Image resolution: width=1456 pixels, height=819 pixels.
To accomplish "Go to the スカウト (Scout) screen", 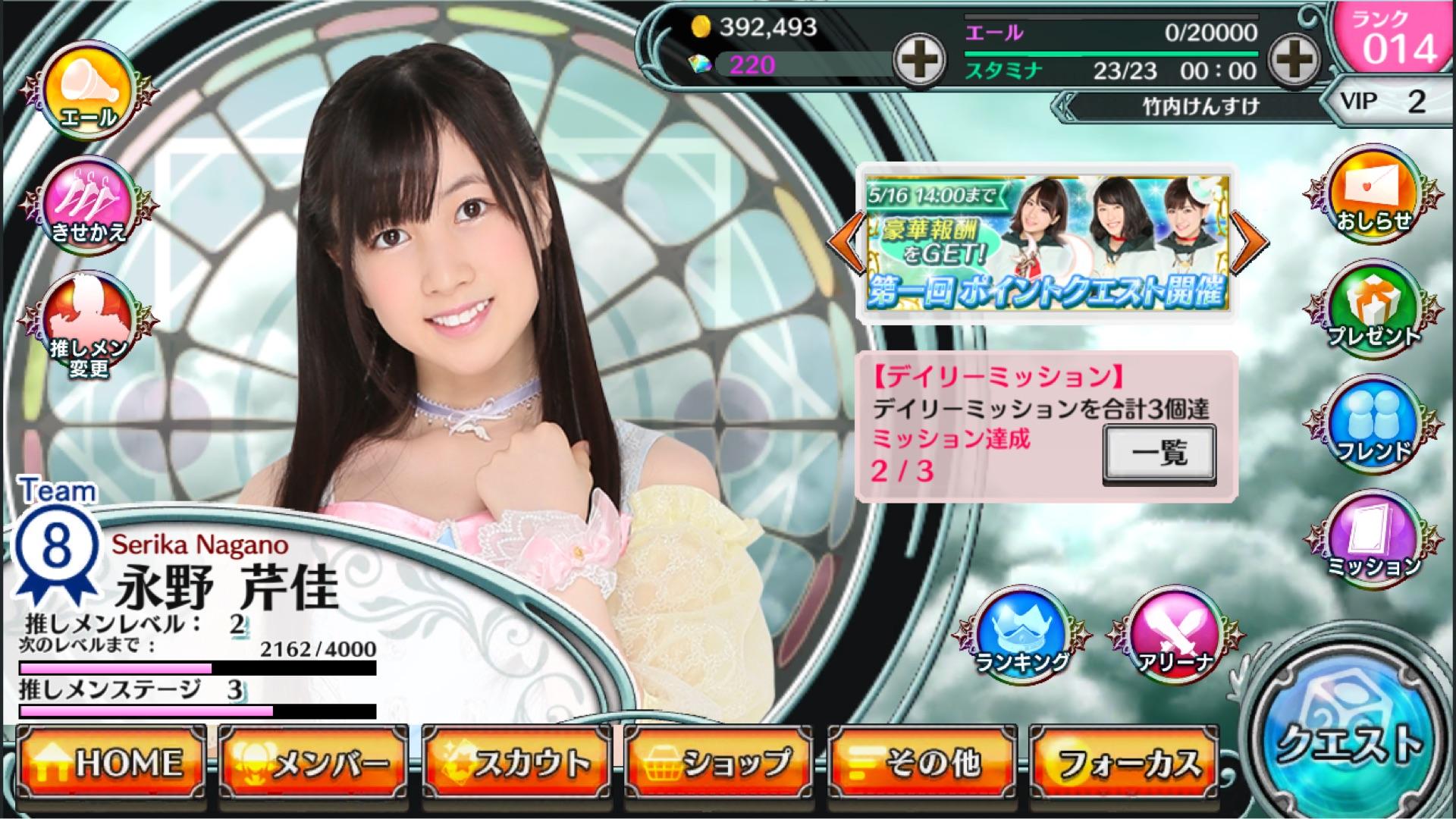I will point(516,764).
